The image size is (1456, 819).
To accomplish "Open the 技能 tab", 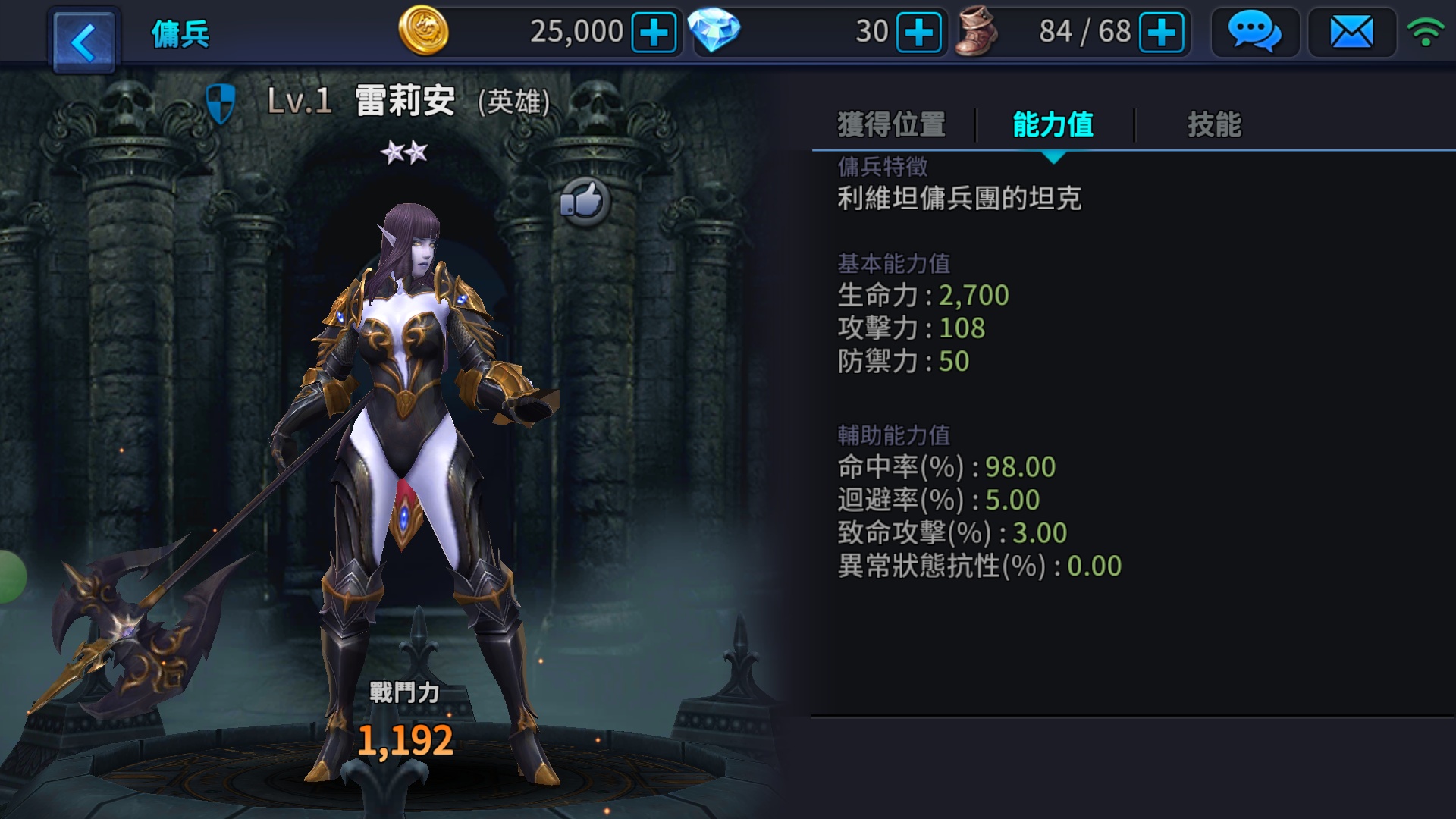I will tap(1214, 124).
